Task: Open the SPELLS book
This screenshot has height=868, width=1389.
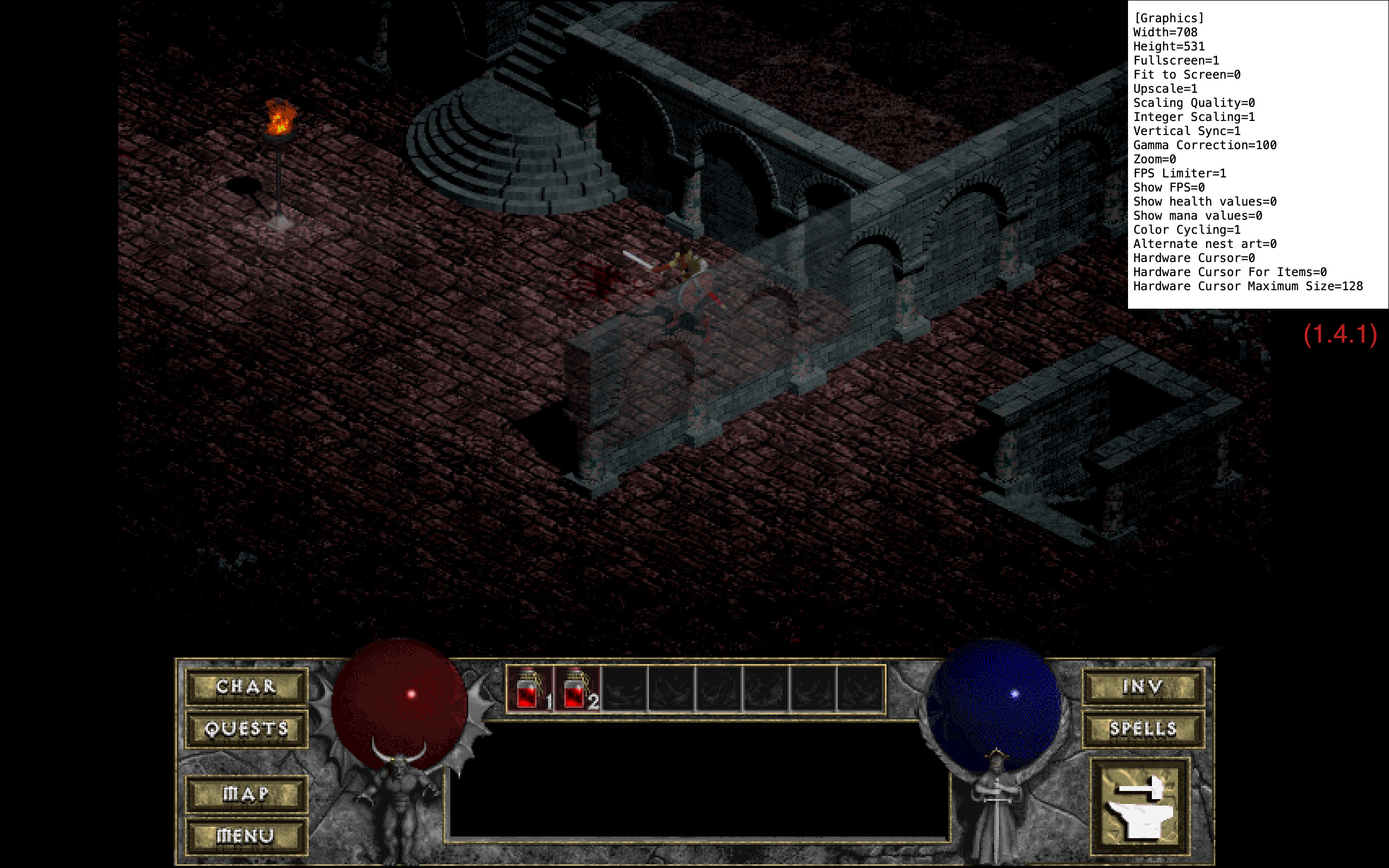Action: tap(1144, 730)
